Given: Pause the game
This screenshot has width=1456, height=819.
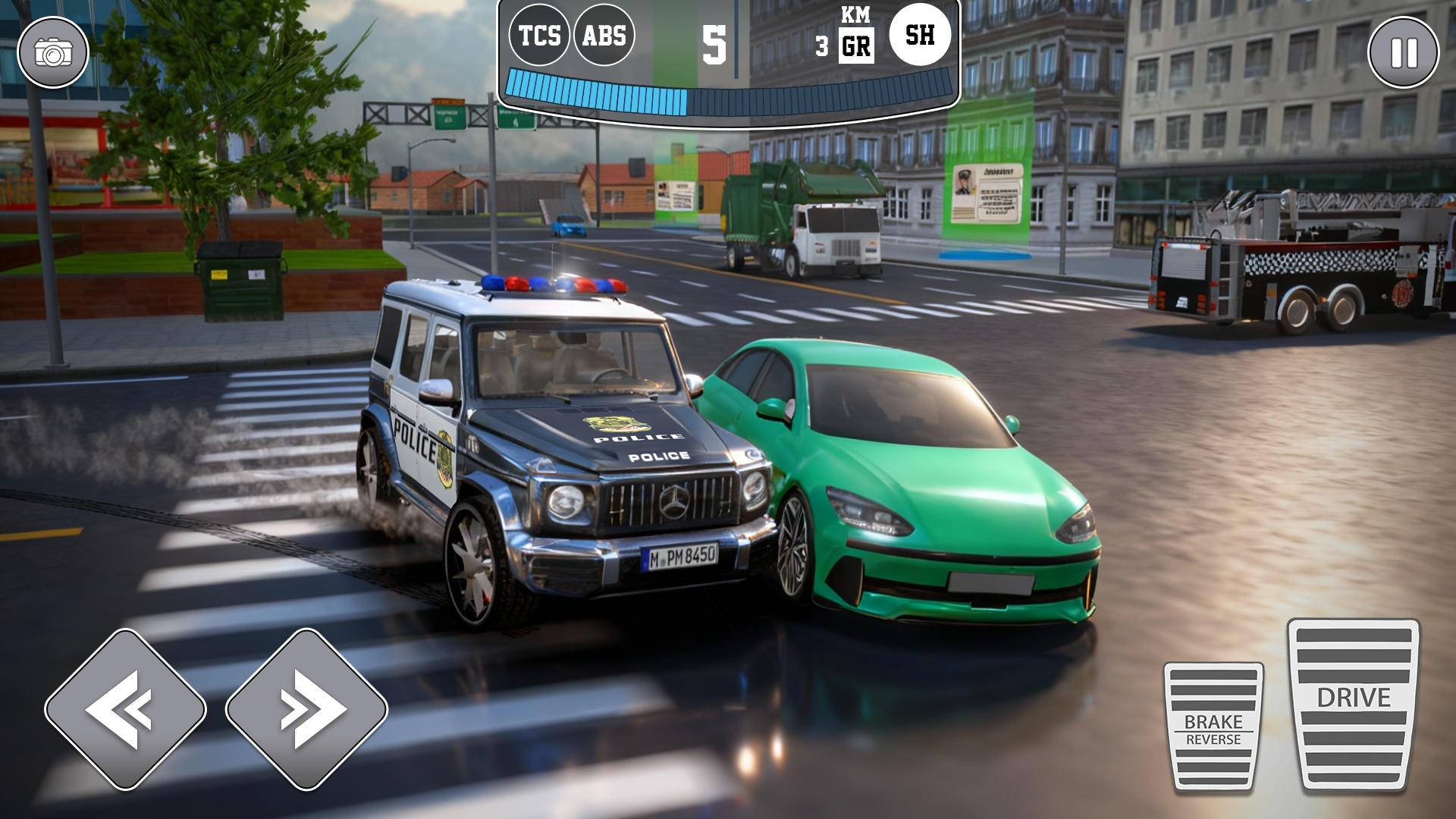Looking at the screenshot, I should point(1403,53).
